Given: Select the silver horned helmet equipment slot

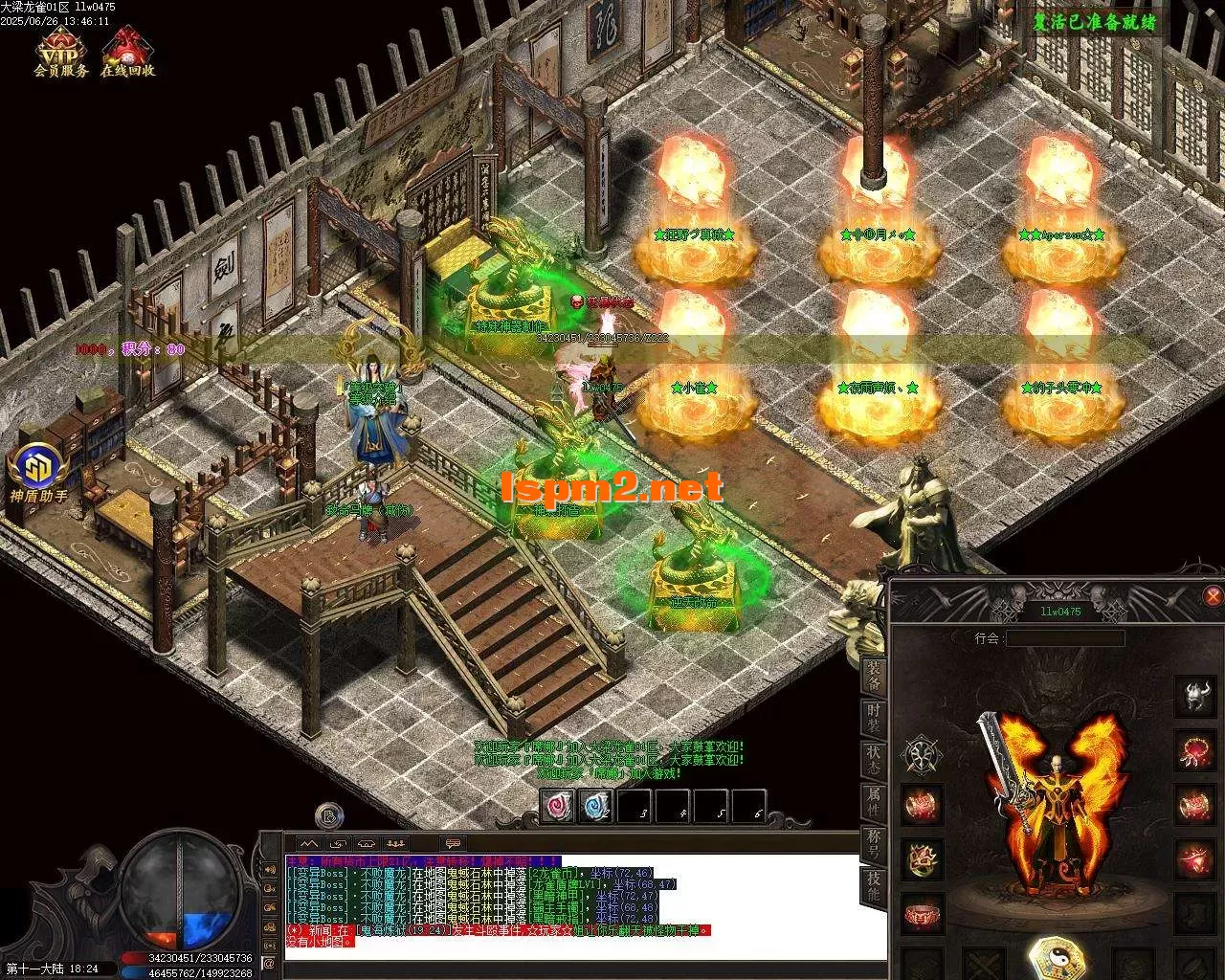Looking at the screenshot, I should tap(1194, 698).
